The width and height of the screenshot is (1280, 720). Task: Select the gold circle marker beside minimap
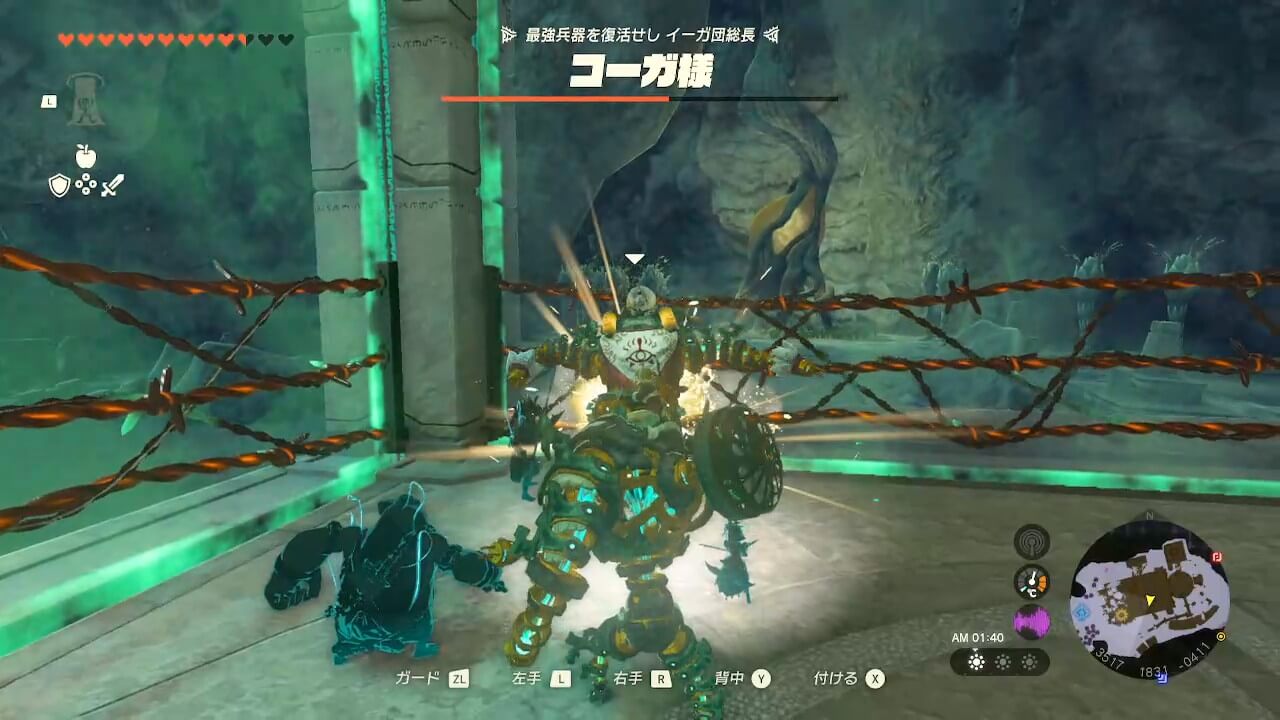1221,636
